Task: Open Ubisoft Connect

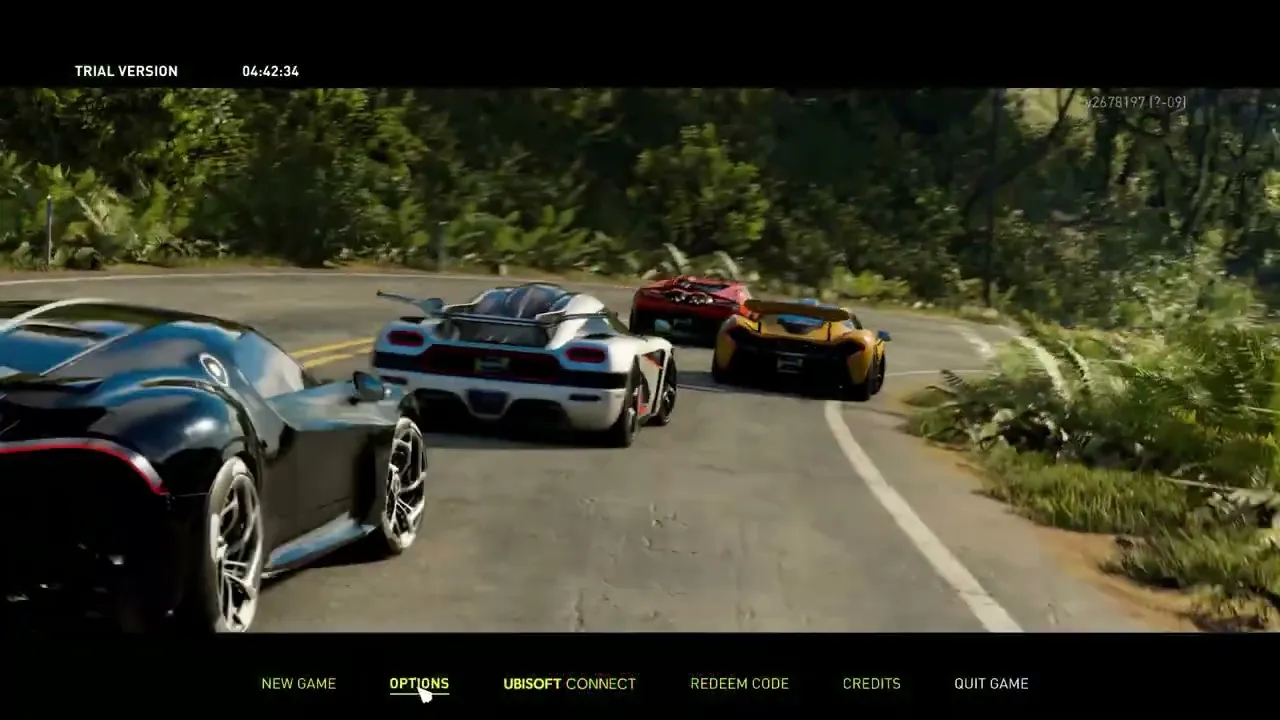Action: [569, 684]
